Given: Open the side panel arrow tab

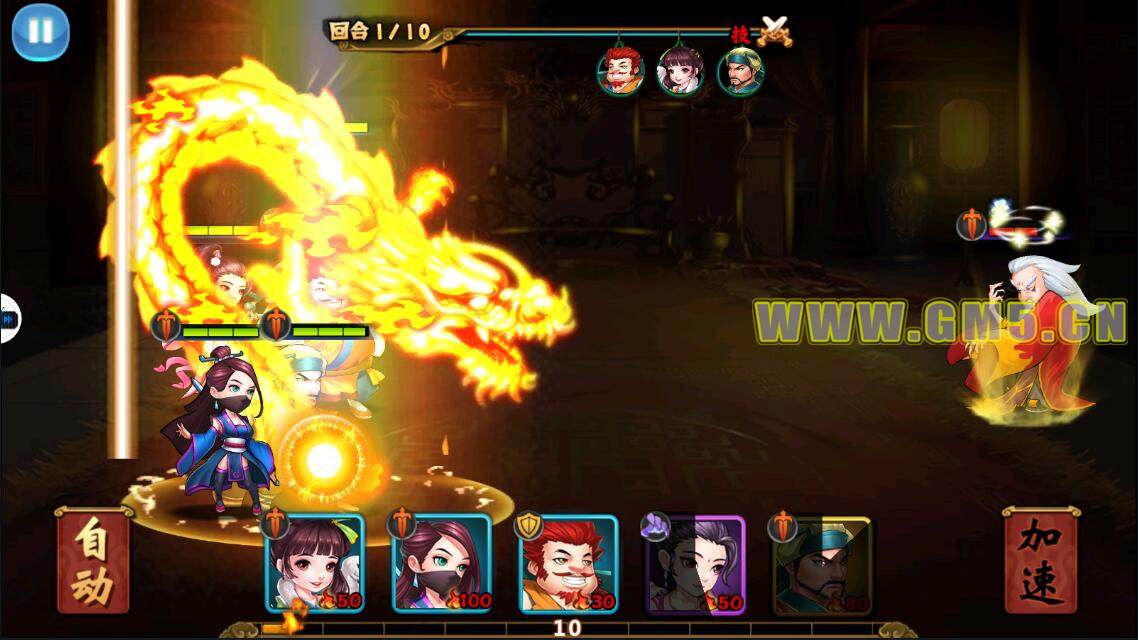Looking at the screenshot, I should pyautogui.click(x=8, y=319).
